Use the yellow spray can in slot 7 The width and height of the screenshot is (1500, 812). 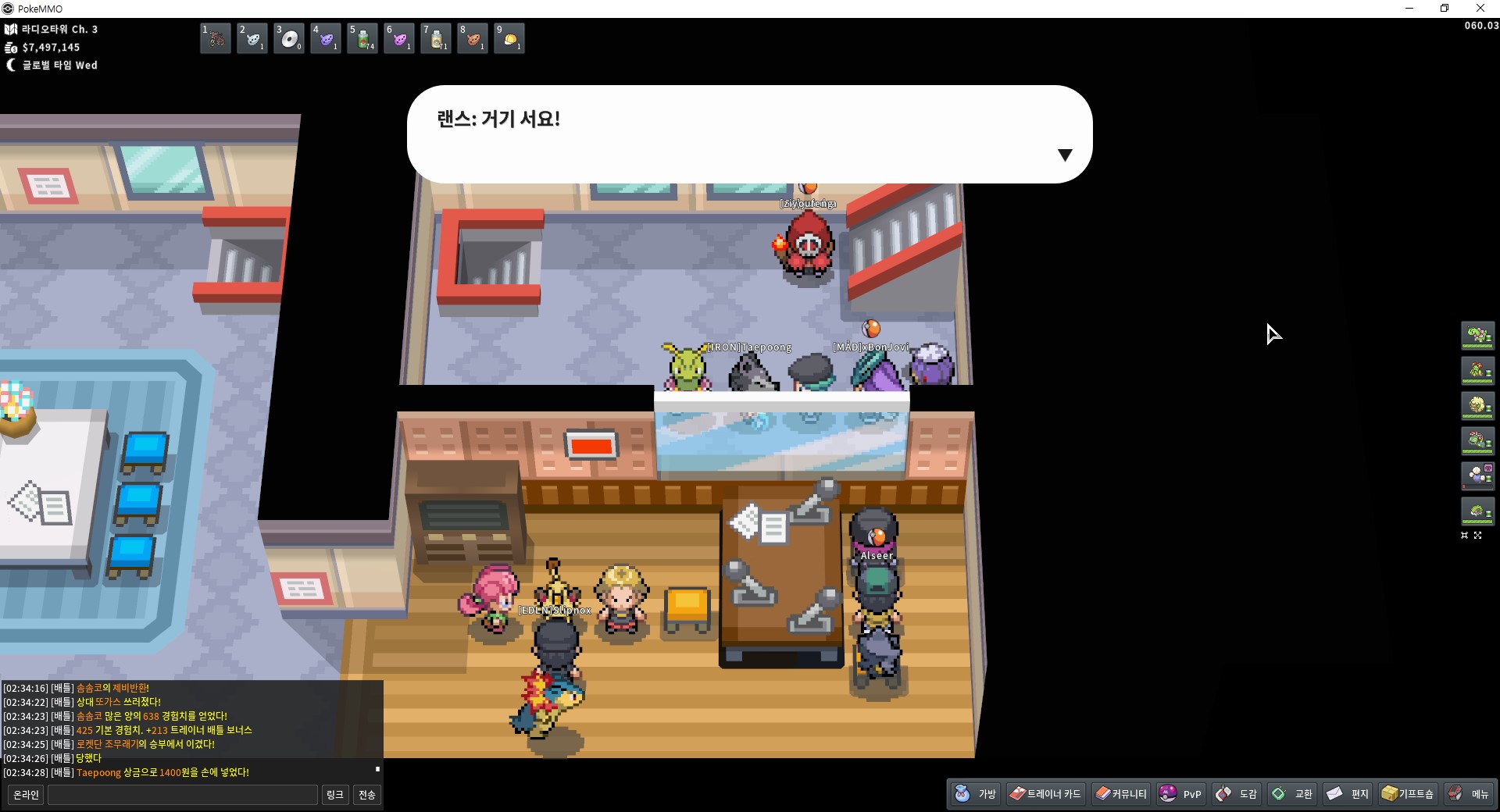[x=436, y=38]
